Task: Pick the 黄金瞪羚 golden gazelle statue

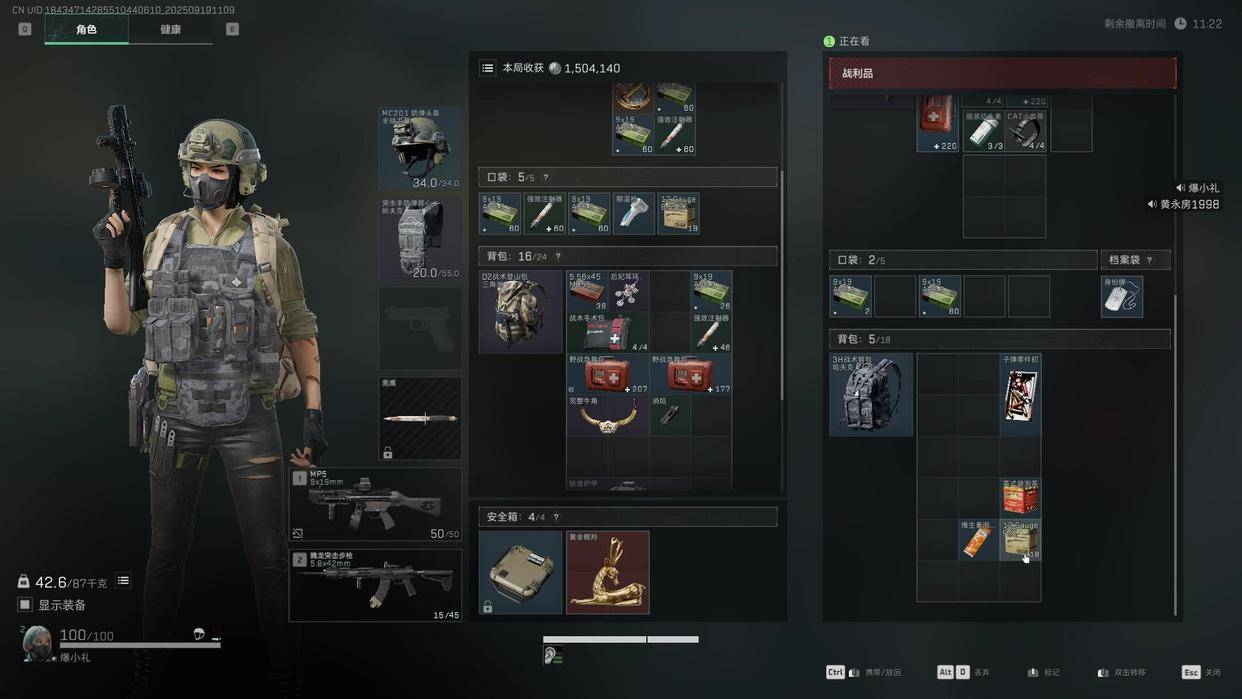Action: [x=608, y=573]
